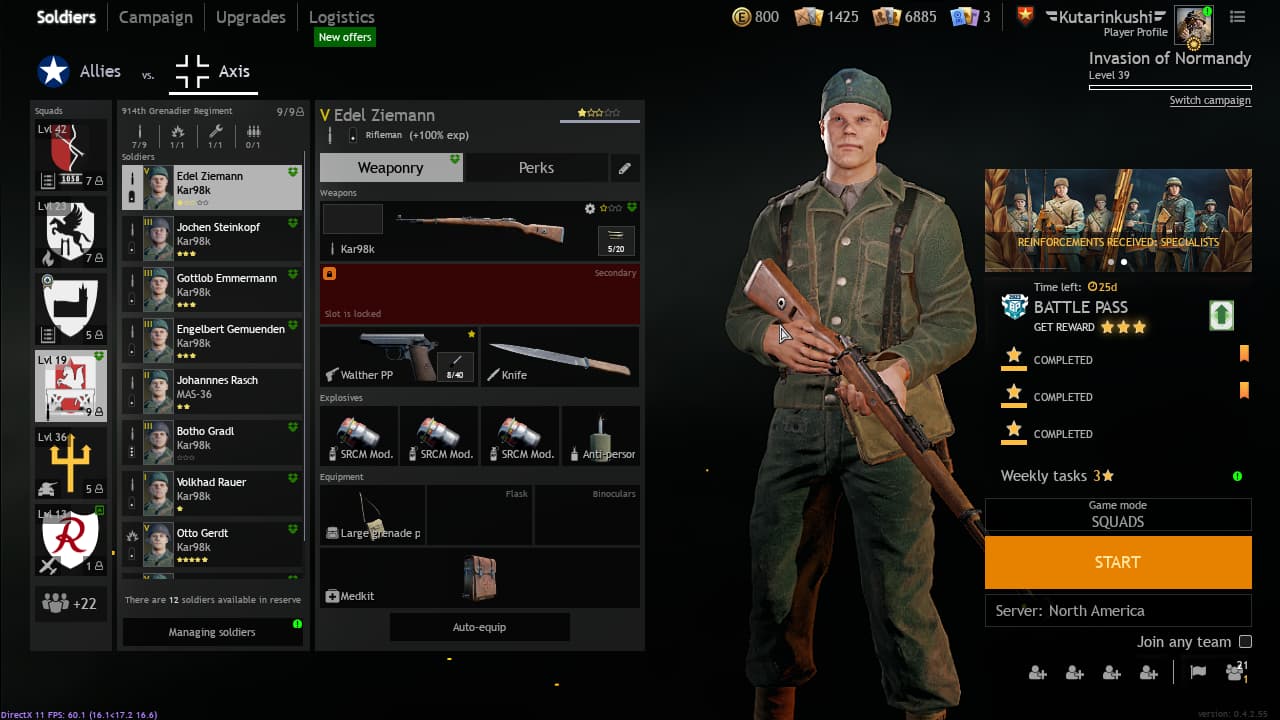Image resolution: width=1280 pixels, height=720 pixels.
Task: Click the Switch campaign link
Action: point(1210,100)
